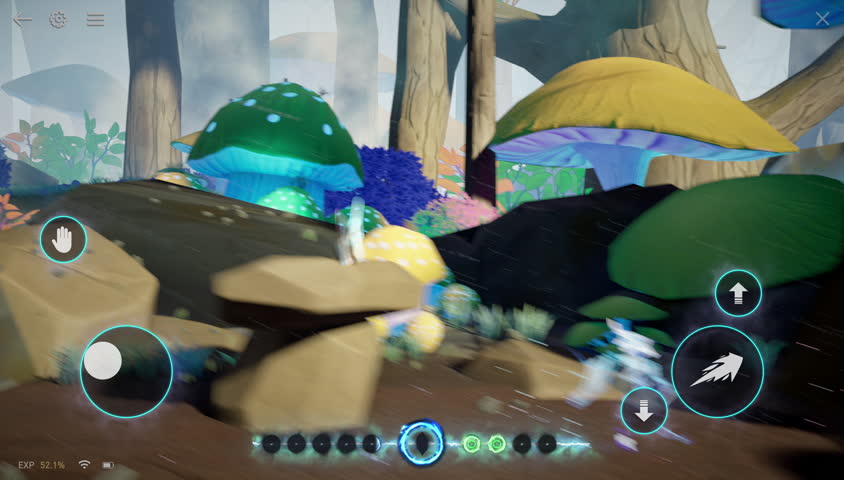Viewport: 844px width, 480px height.
Task: Tap the up arrow jump button
Action: coord(738,293)
